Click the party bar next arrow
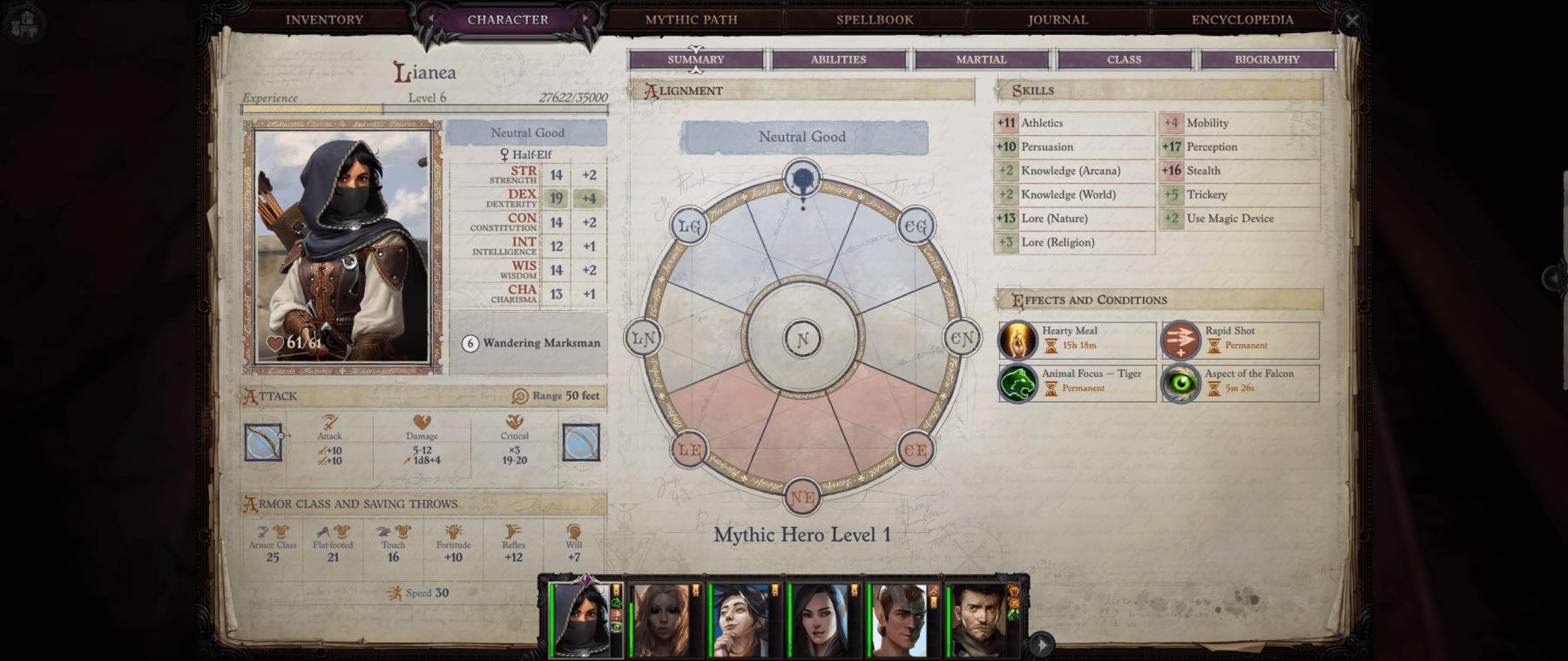The image size is (1568, 661). tap(1041, 645)
